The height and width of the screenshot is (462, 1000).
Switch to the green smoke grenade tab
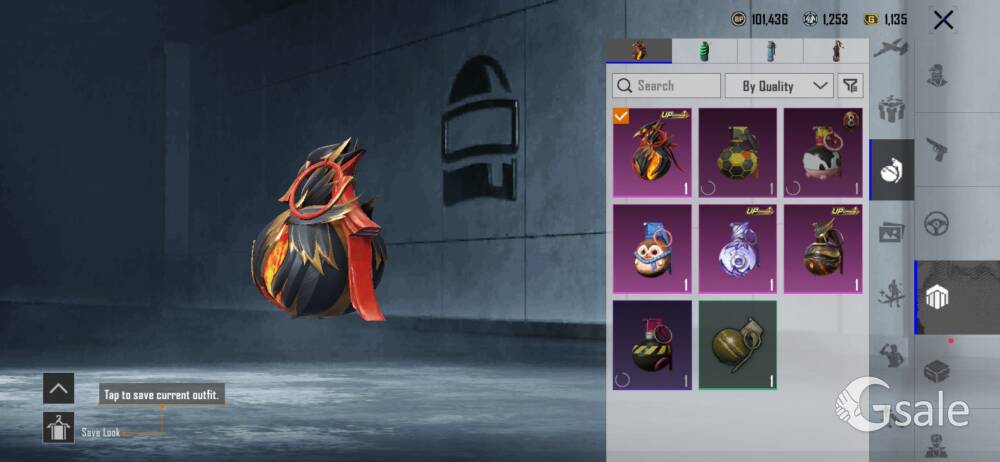tap(704, 51)
